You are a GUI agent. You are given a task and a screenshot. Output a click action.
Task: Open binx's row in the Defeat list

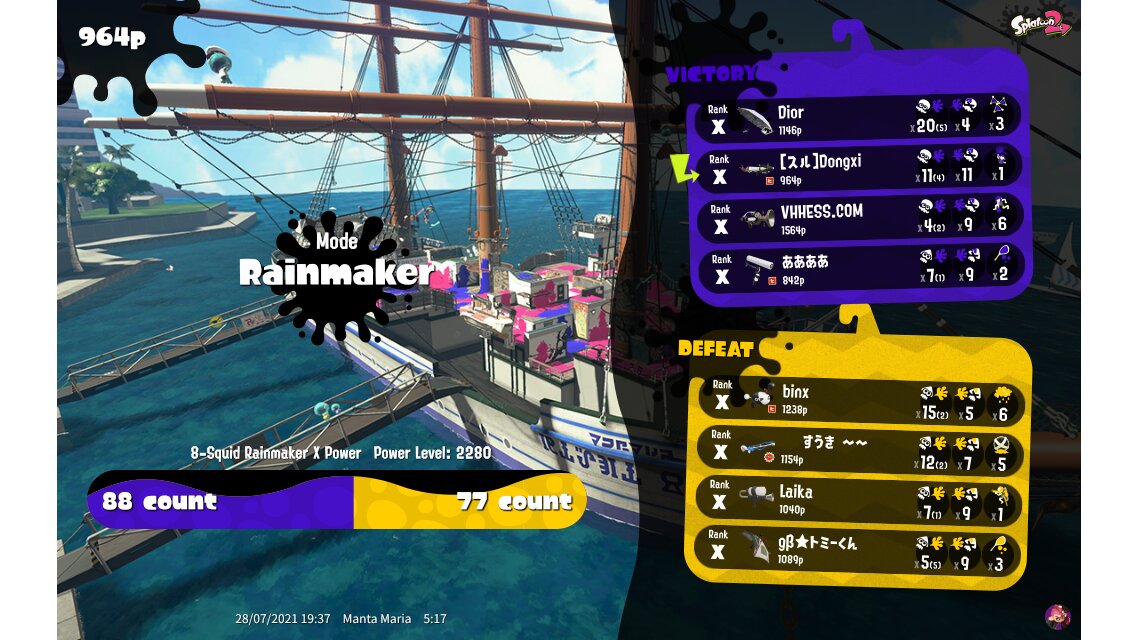[858, 398]
